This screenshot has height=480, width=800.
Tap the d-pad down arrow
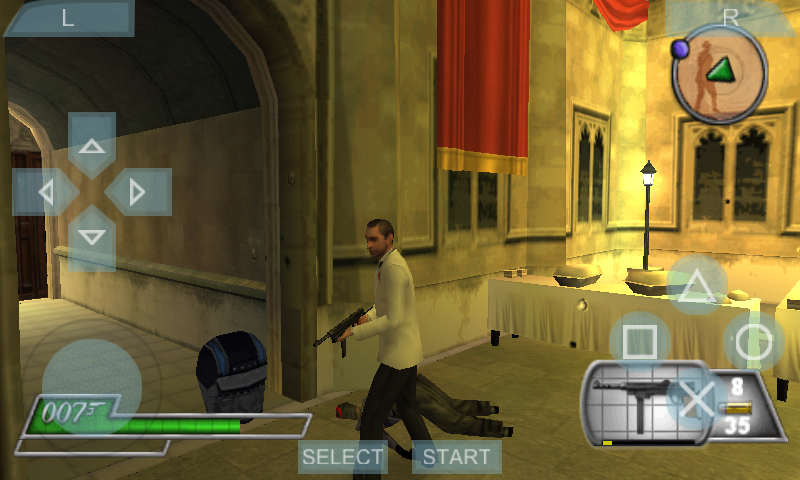[x=92, y=238]
